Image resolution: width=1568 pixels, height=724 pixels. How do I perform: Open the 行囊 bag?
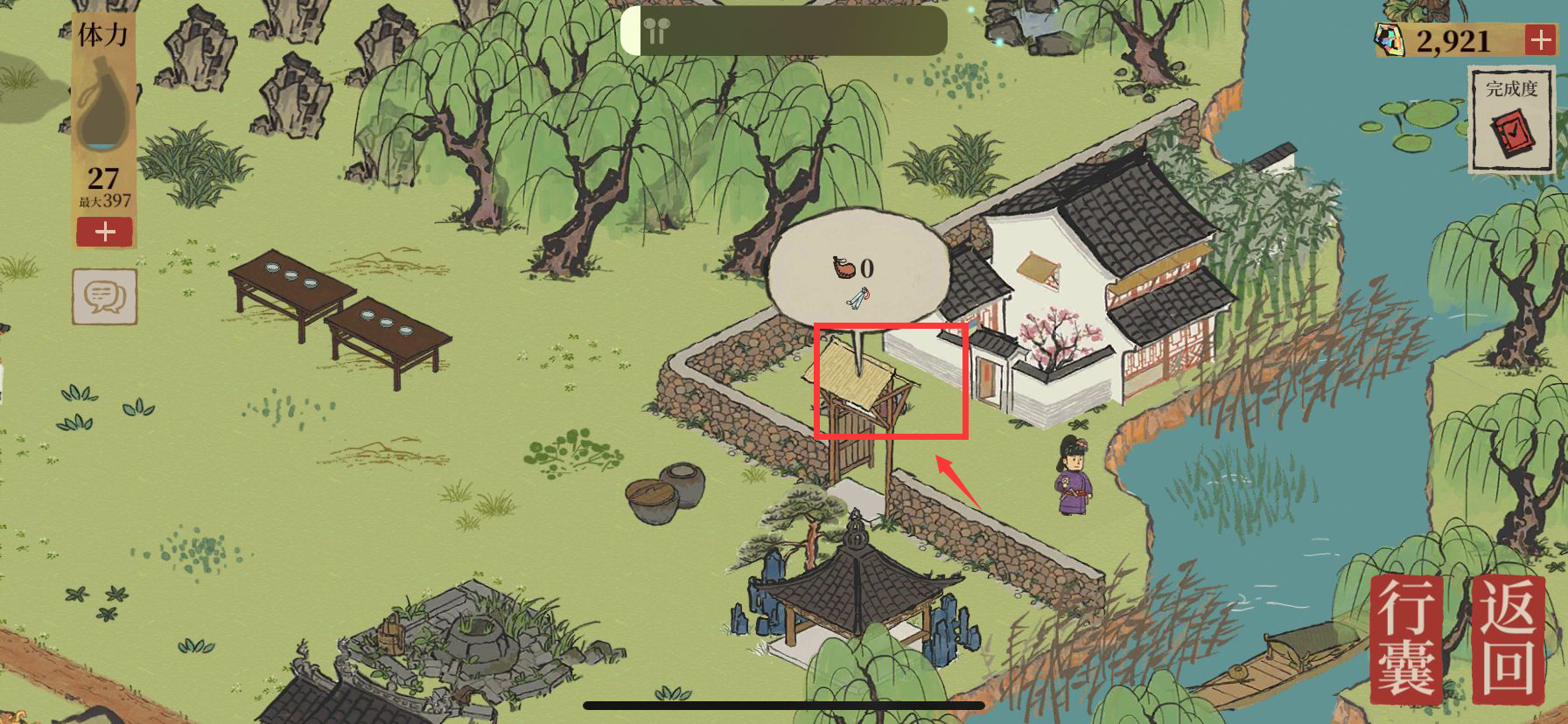[1406, 642]
